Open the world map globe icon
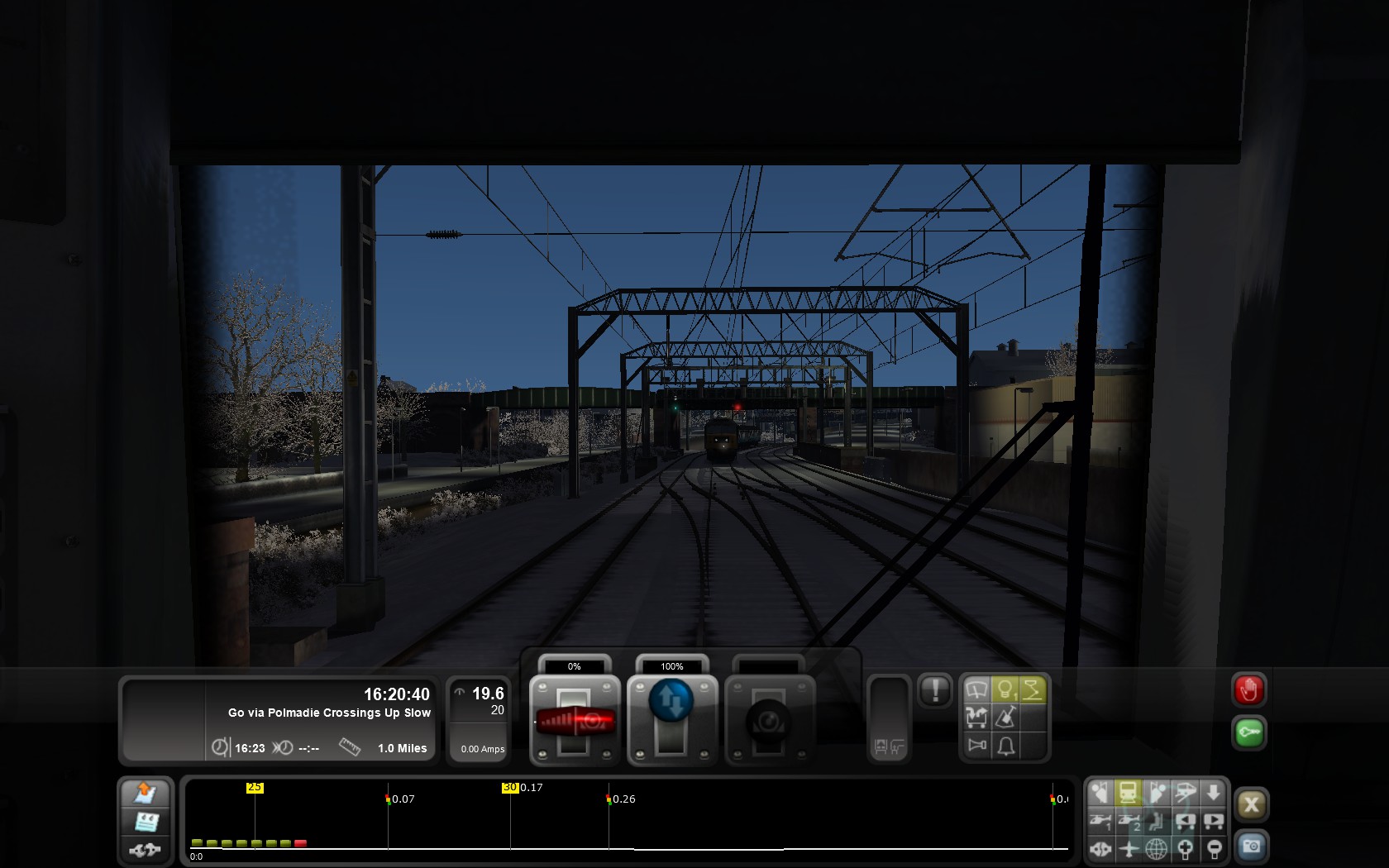Screen dimensions: 1389x868 click(x=1156, y=848)
